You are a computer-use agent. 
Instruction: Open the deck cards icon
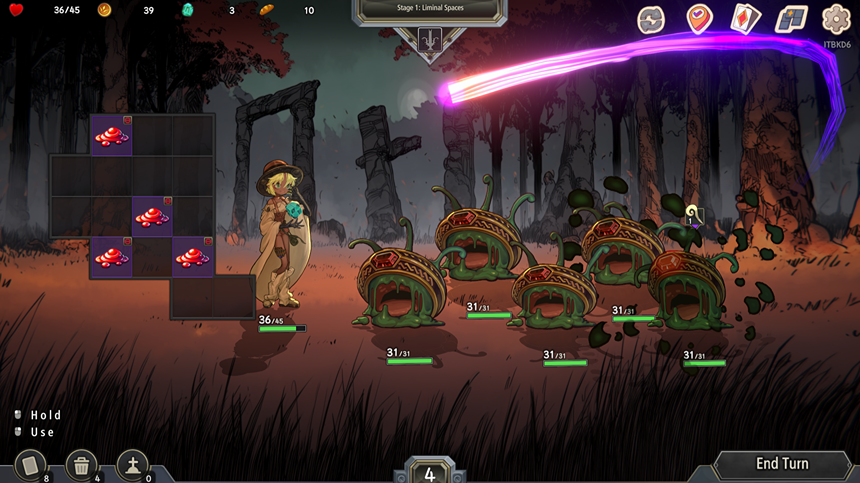tap(745, 19)
